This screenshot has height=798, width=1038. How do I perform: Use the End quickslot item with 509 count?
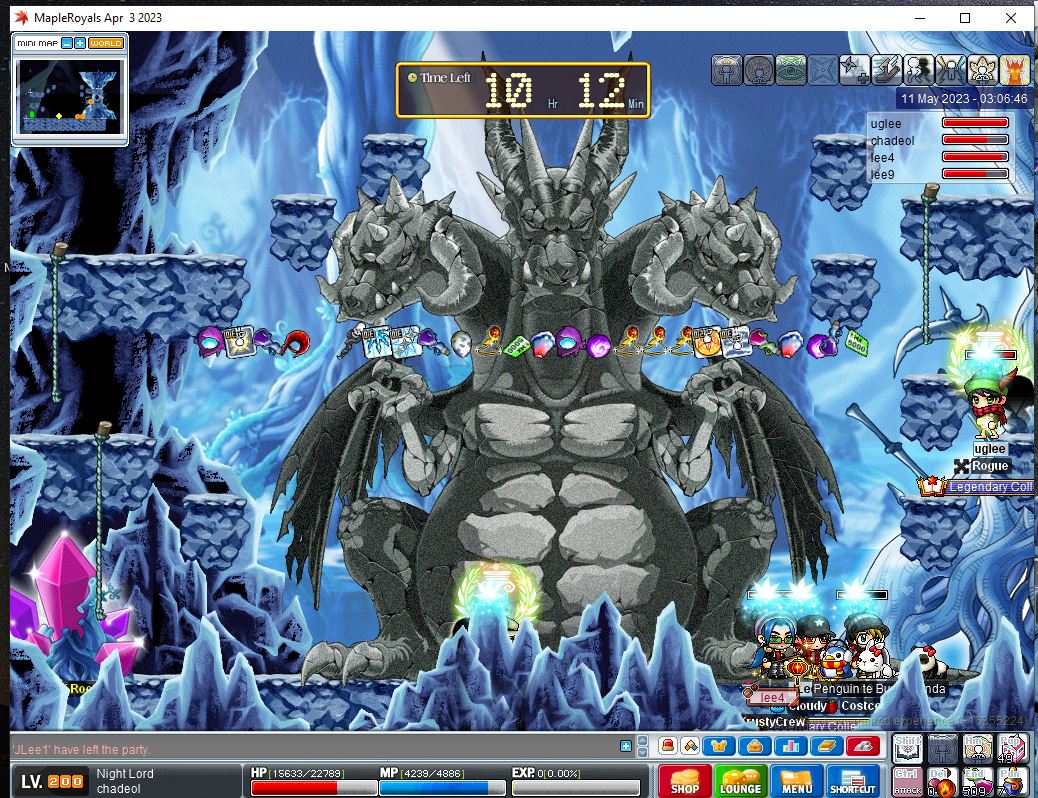coord(977,781)
